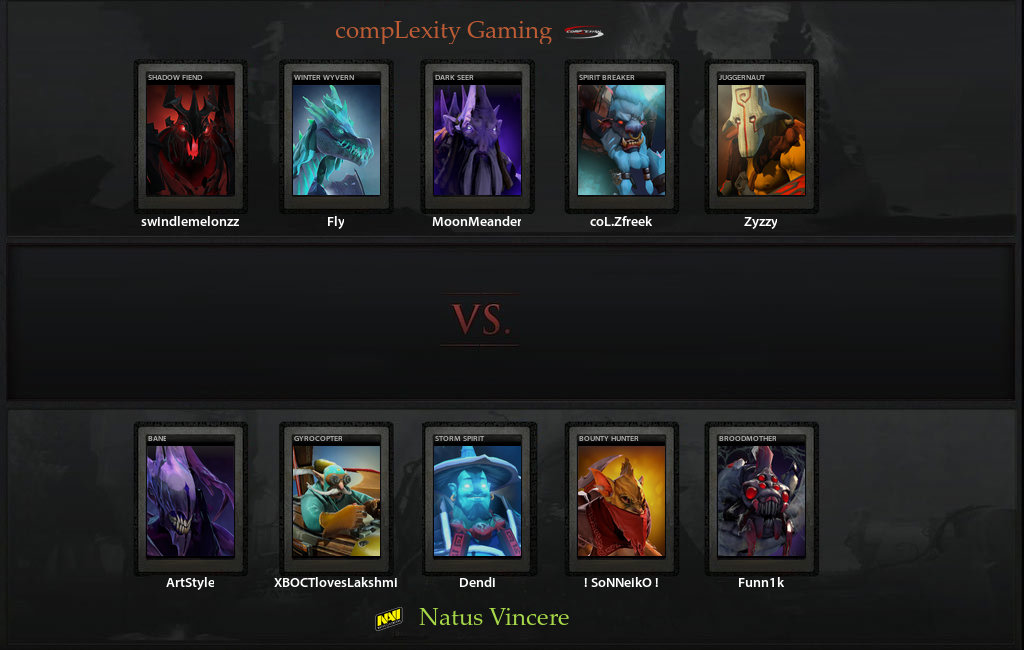Open the Broodmother hero card

click(x=761, y=498)
